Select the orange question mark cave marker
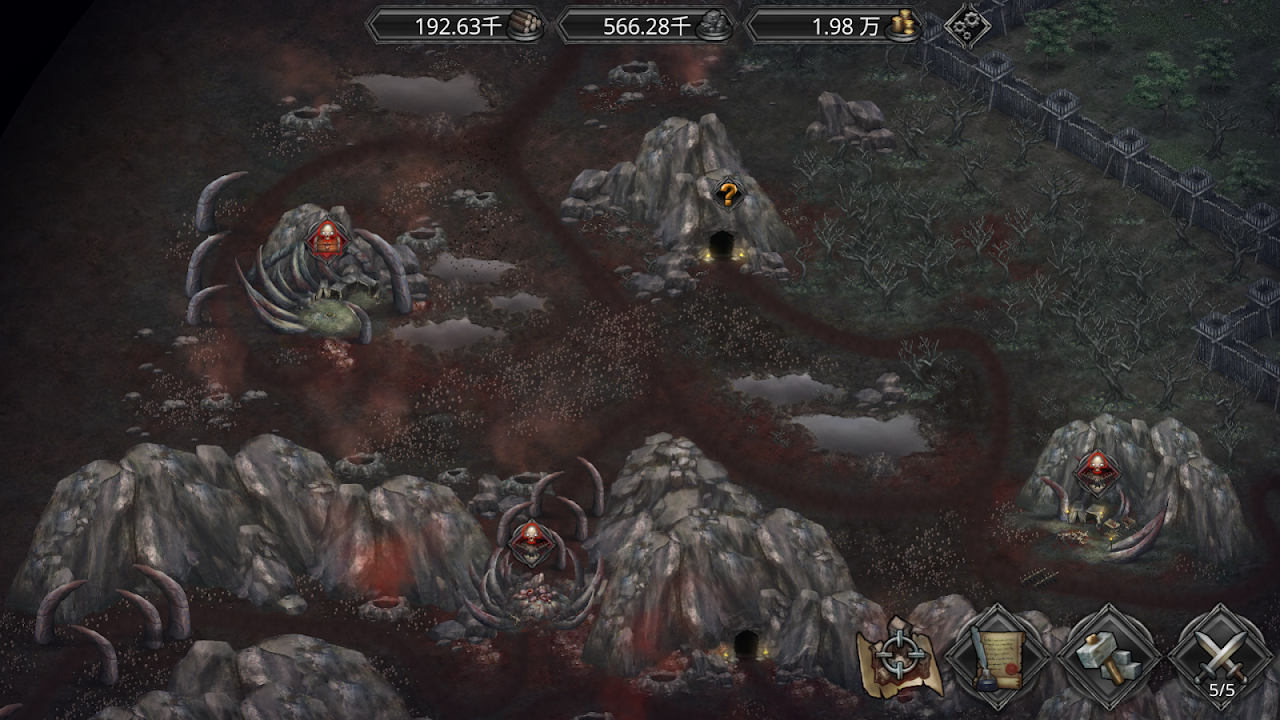The image size is (1280, 720). coord(728,194)
